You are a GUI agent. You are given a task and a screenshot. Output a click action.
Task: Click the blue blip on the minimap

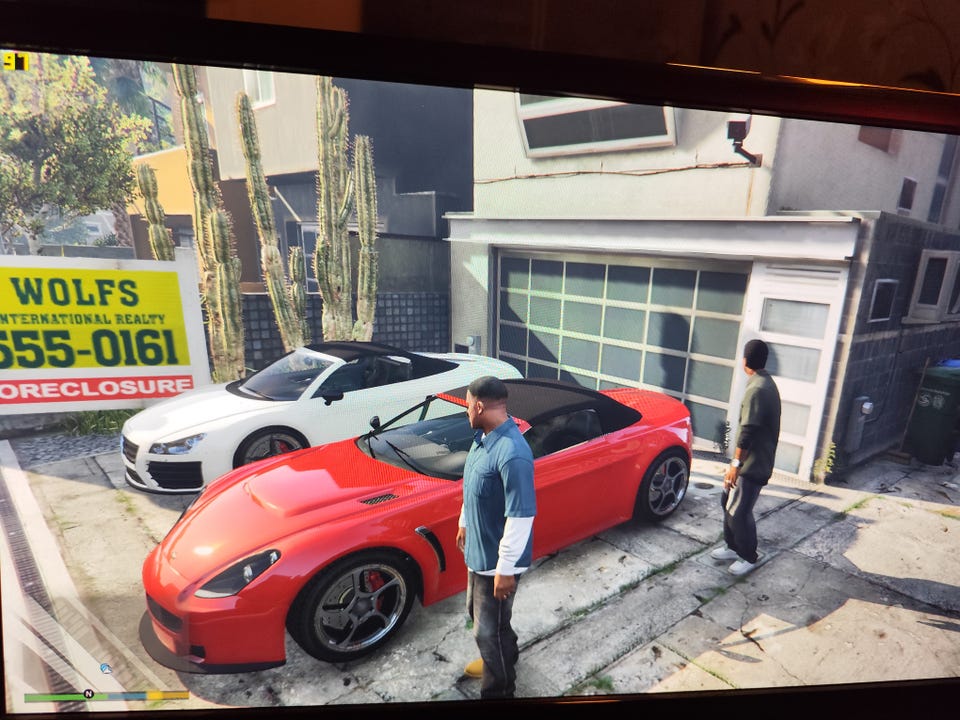105,668
